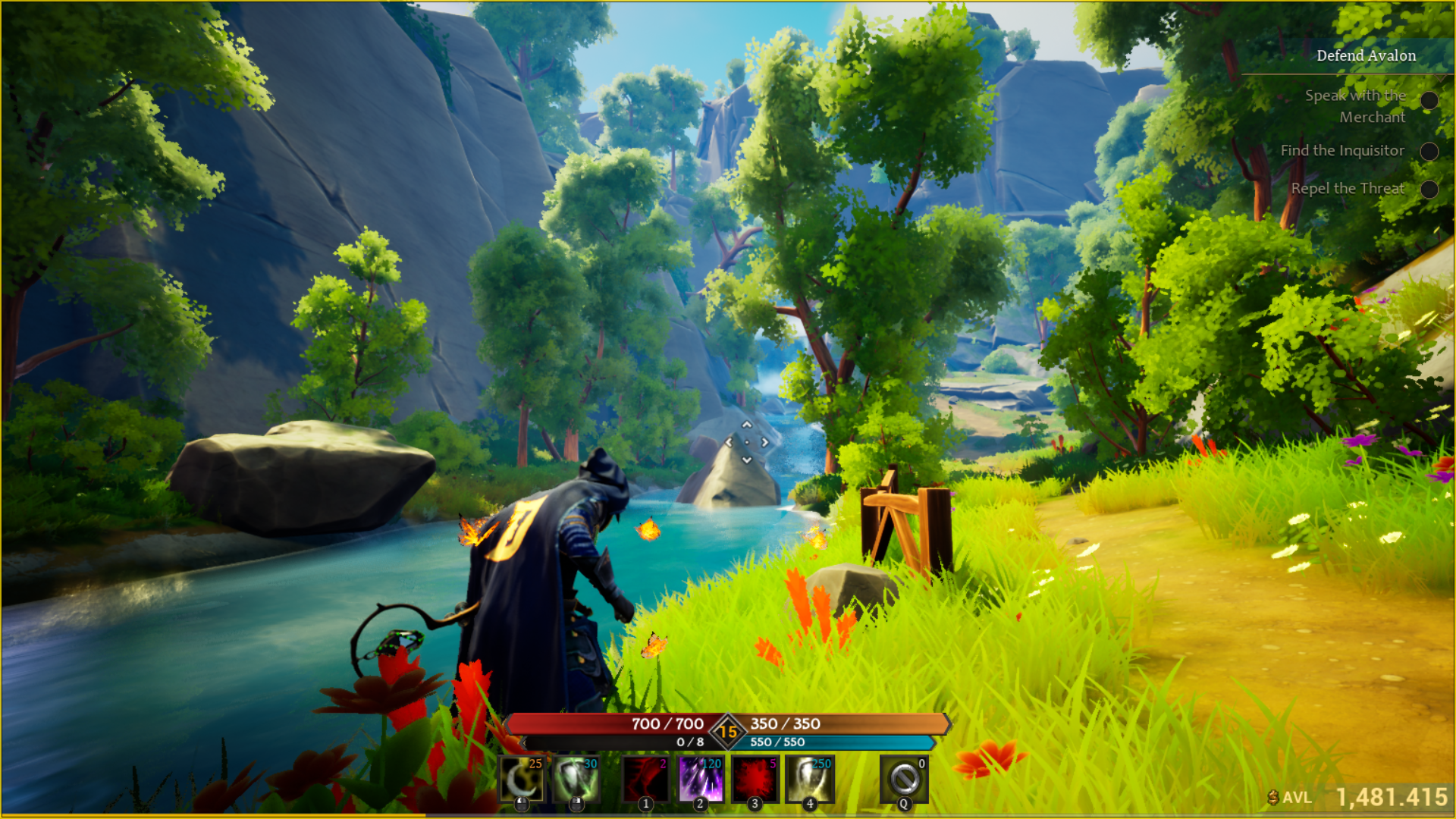Select the crescent moon ability icon

(521, 780)
